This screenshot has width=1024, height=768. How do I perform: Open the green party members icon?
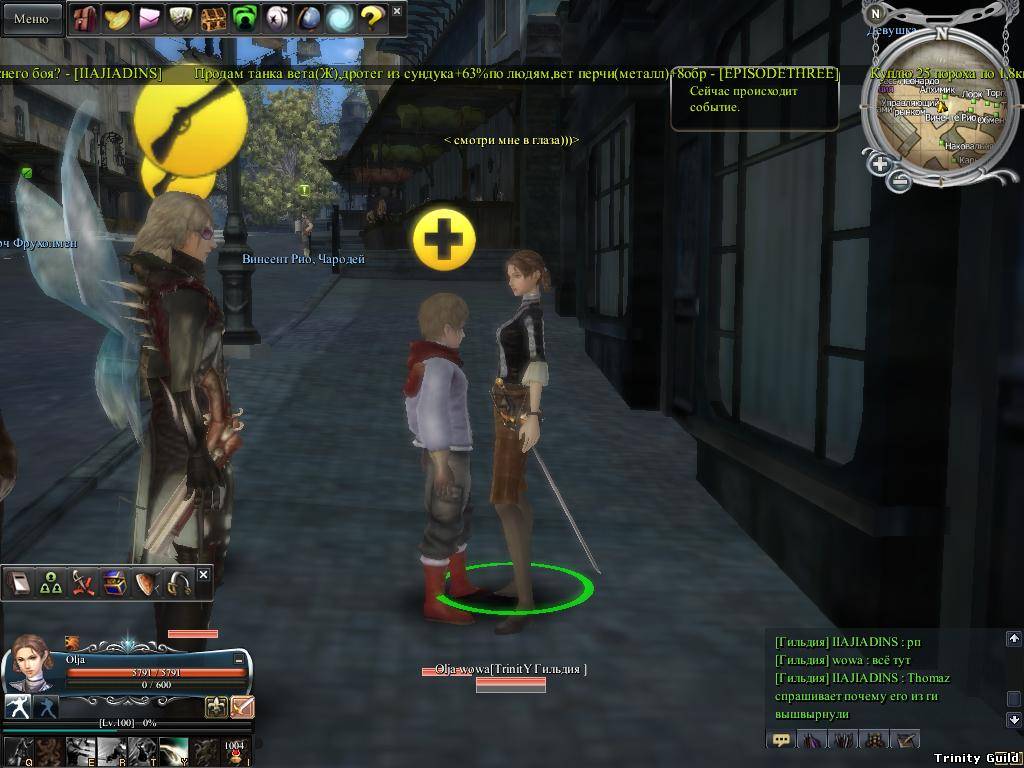point(51,584)
